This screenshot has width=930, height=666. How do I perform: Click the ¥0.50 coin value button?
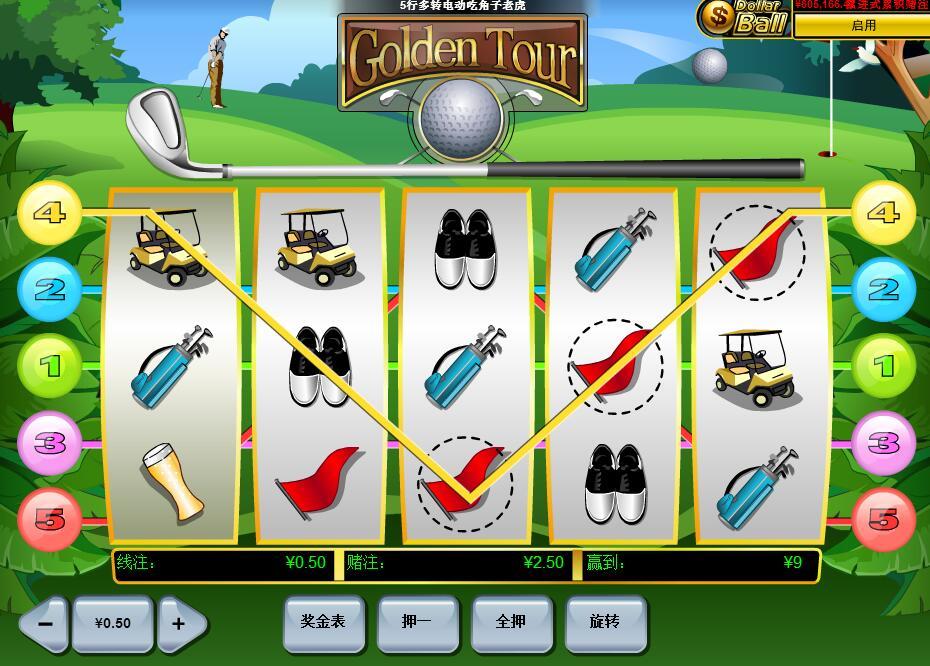point(112,623)
